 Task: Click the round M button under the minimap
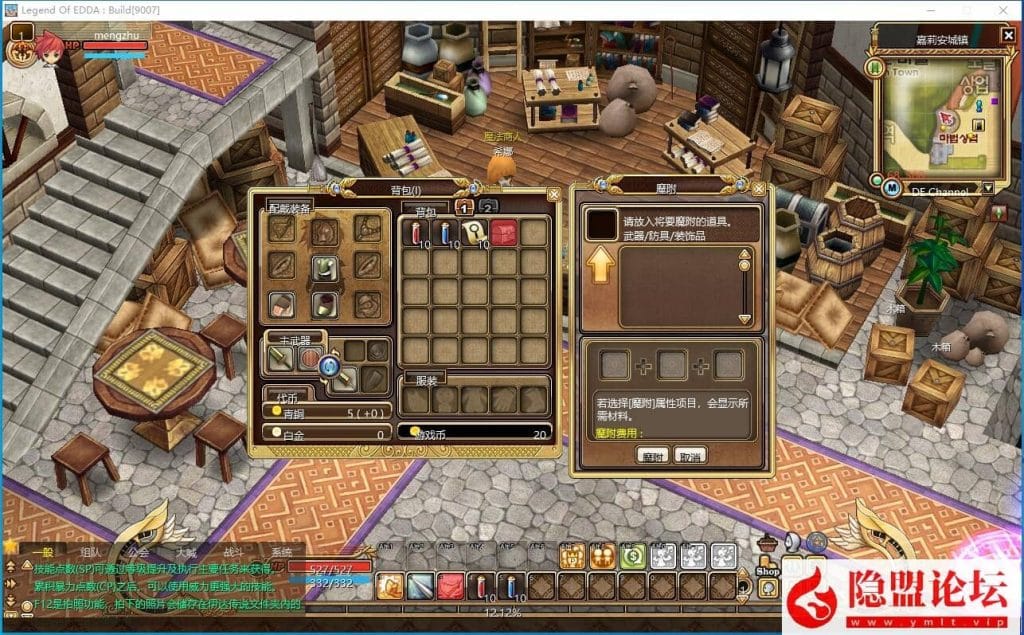(892, 188)
